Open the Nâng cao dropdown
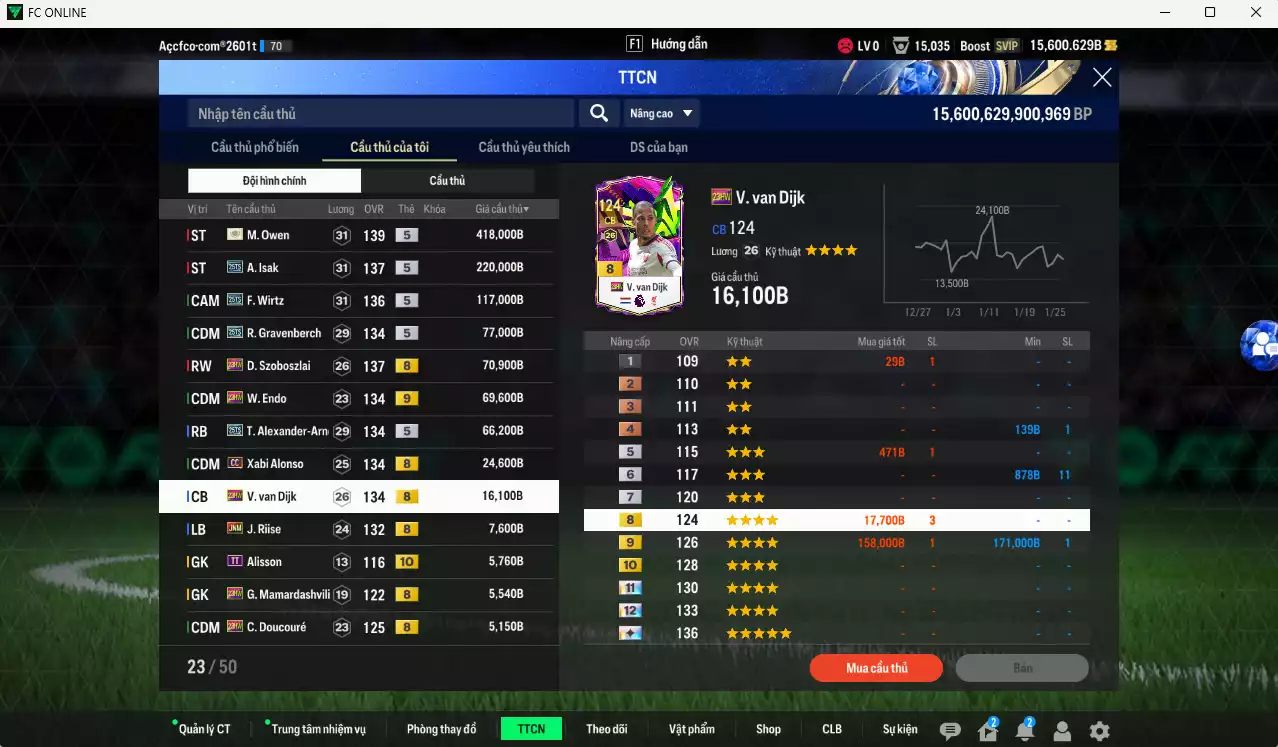 pos(660,114)
